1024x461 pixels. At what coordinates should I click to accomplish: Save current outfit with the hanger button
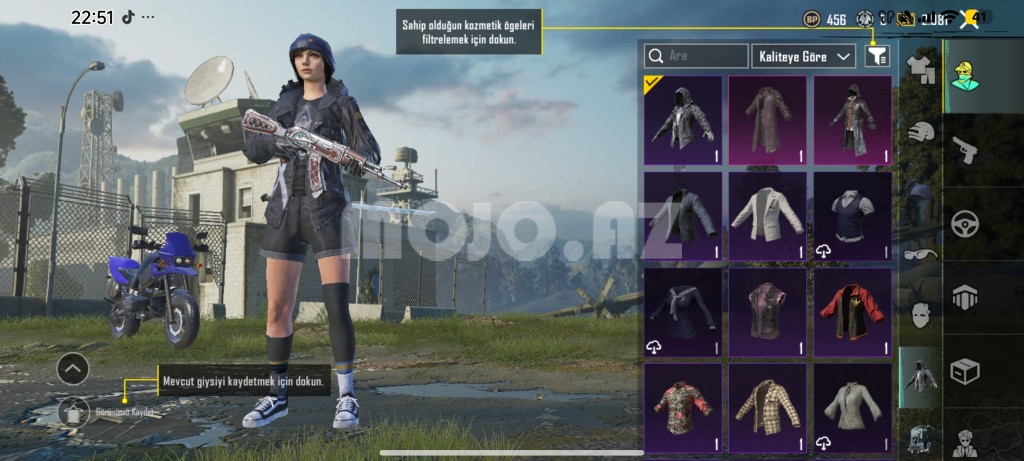(x=73, y=412)
